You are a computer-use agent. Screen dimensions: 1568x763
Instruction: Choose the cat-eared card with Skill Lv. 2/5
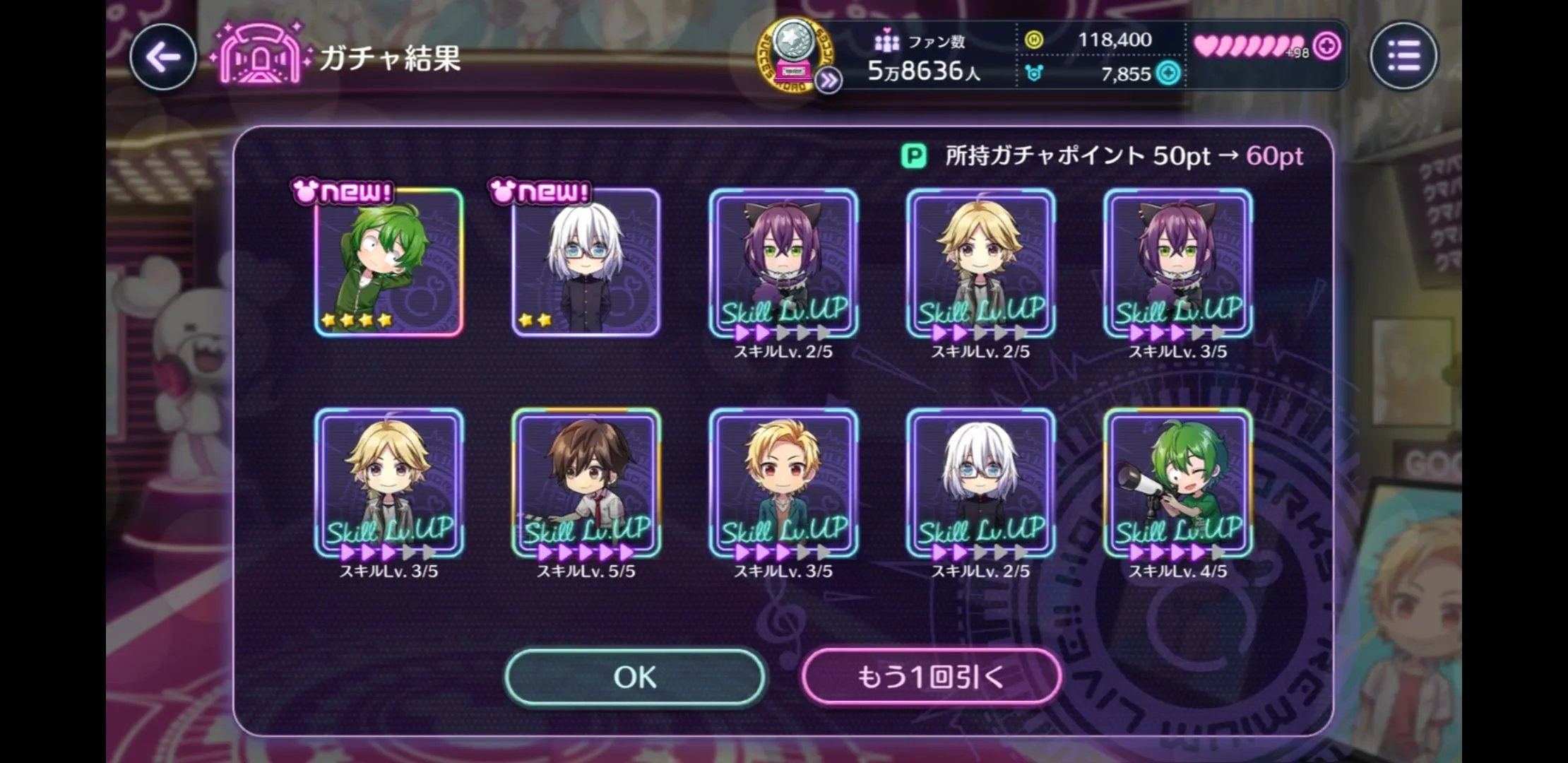[783, 263]
